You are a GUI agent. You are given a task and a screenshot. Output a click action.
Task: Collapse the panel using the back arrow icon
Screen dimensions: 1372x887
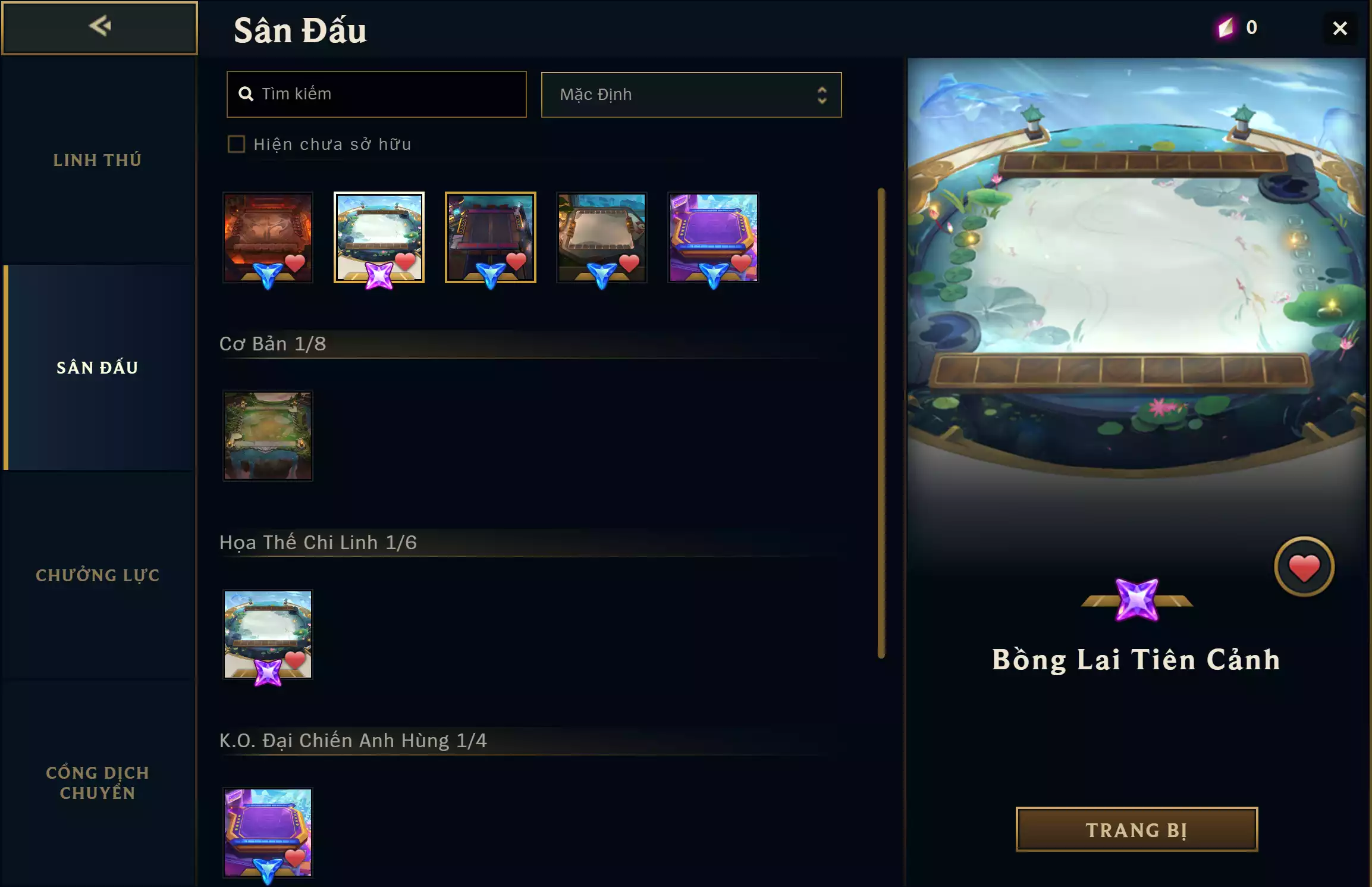[x=100, y=26]
